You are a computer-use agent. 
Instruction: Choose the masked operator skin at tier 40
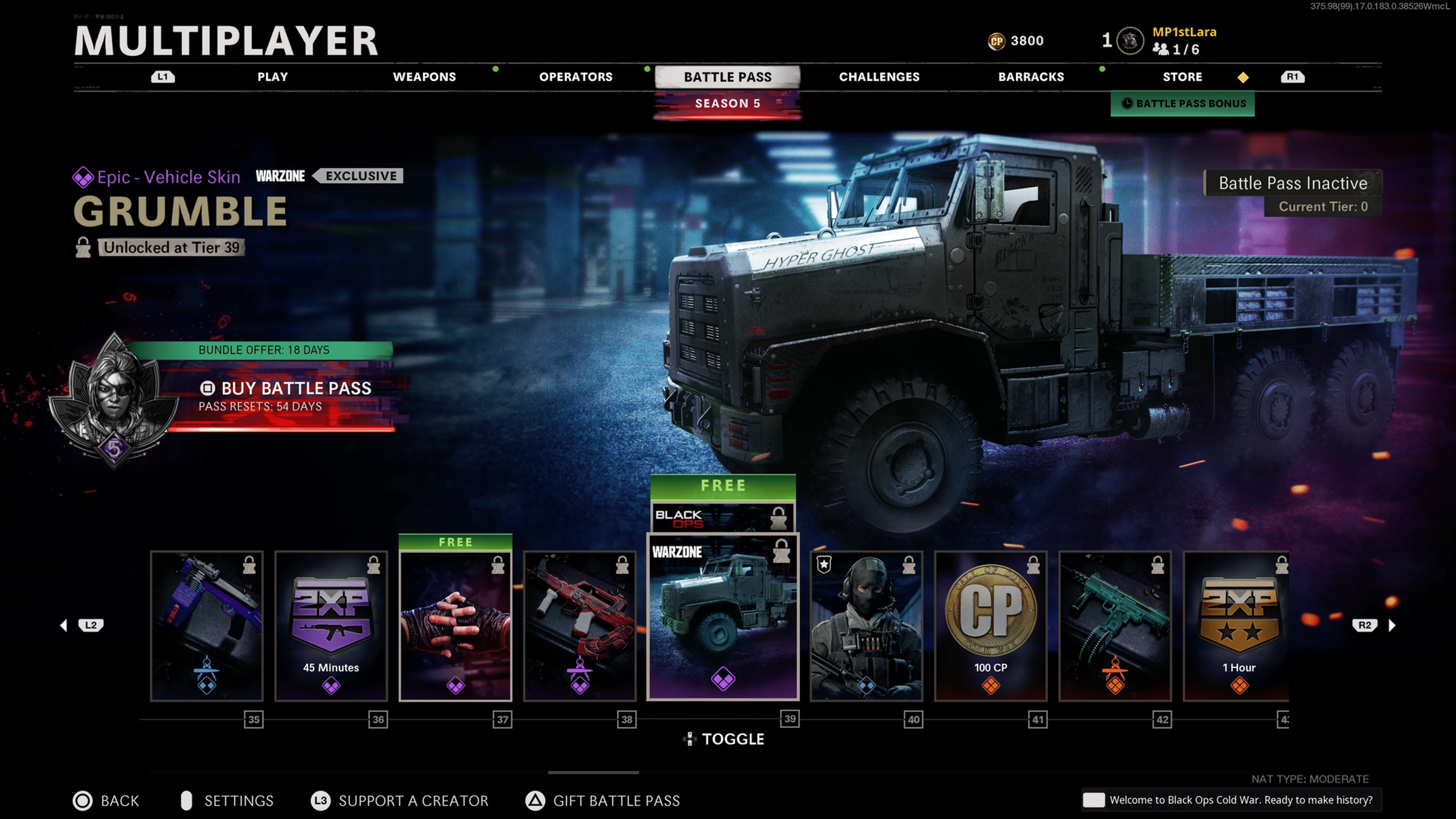866,626
